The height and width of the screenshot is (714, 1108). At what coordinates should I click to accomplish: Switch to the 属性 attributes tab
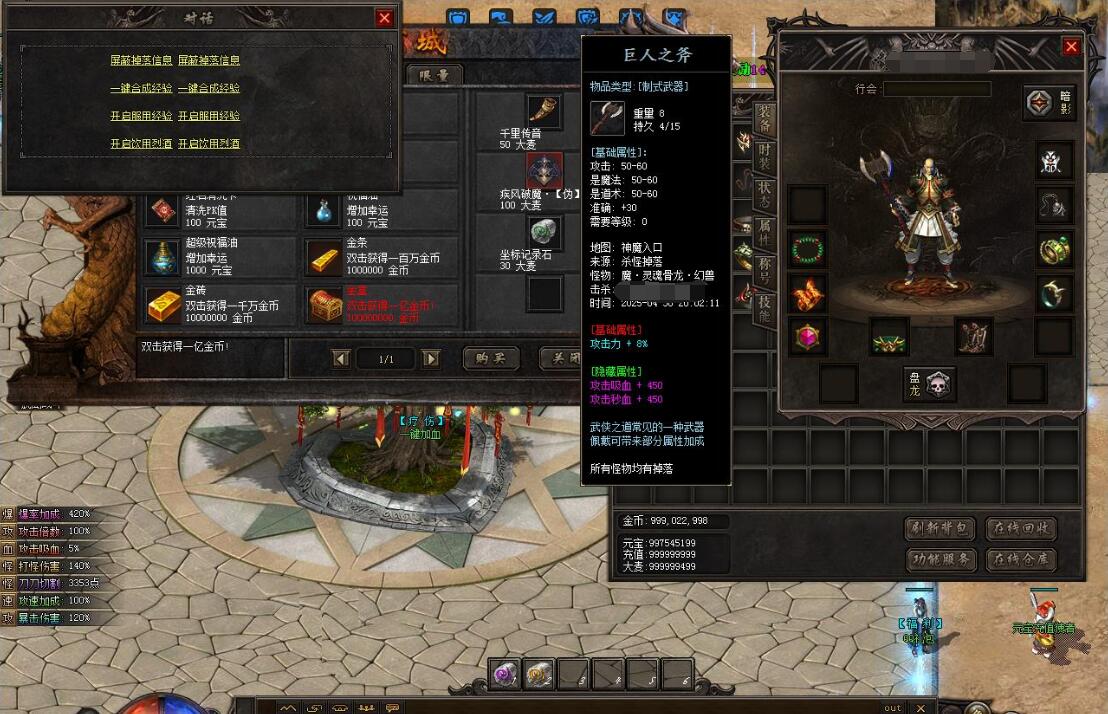point(764,232)
